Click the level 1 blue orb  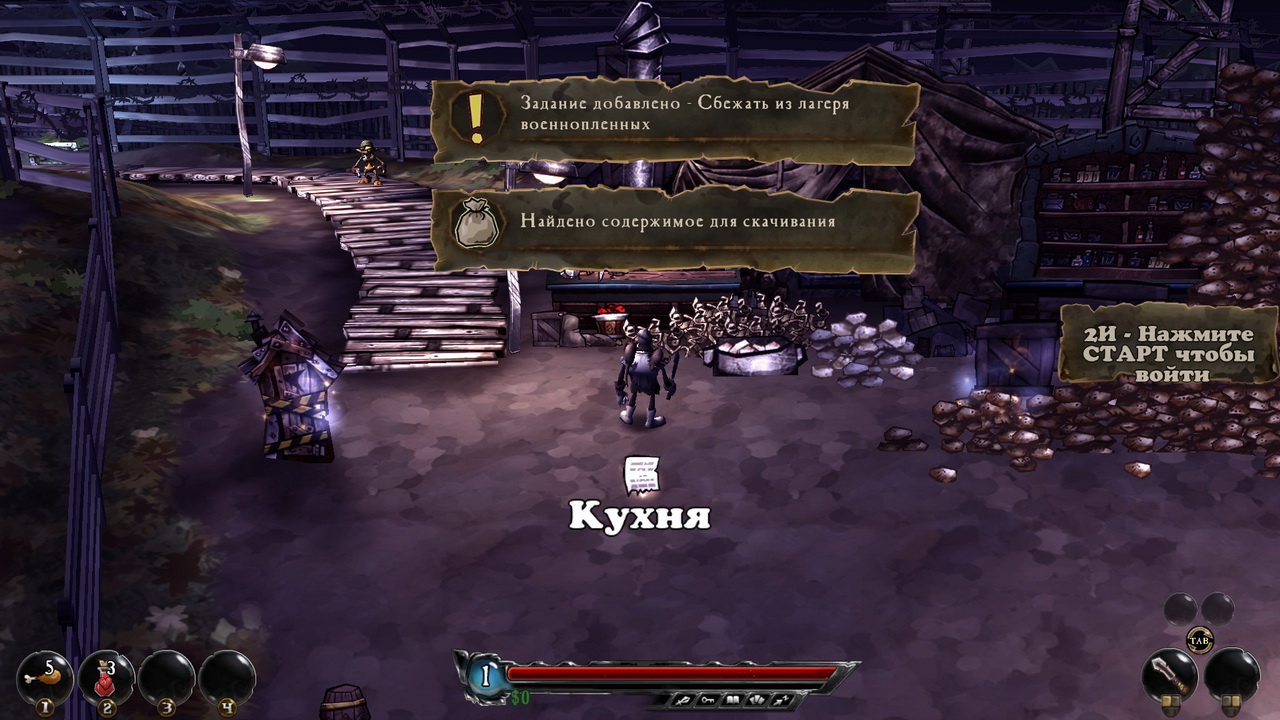pyautogui.click(x=486, y=675)
